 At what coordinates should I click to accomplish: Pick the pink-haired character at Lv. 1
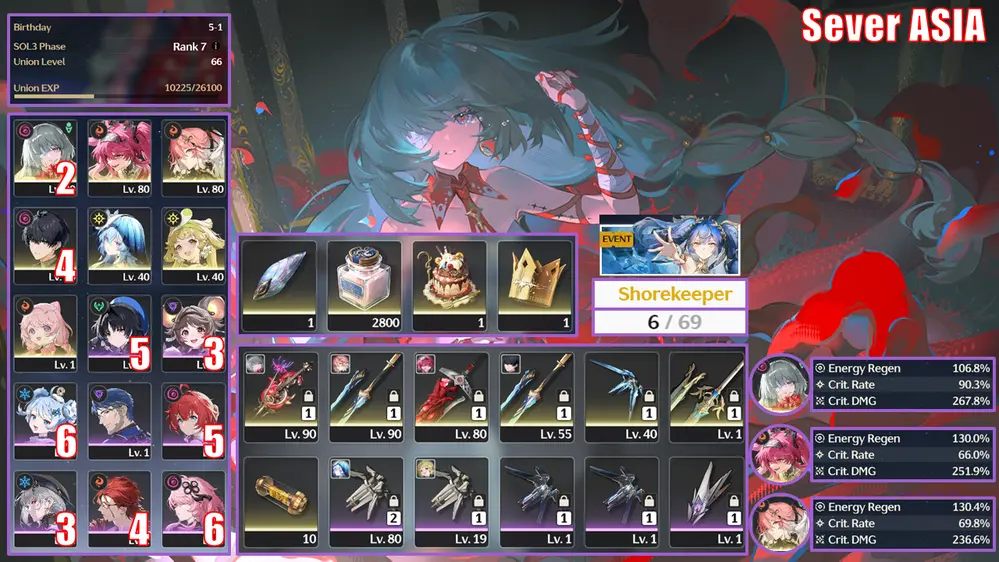tap(46, 332)
